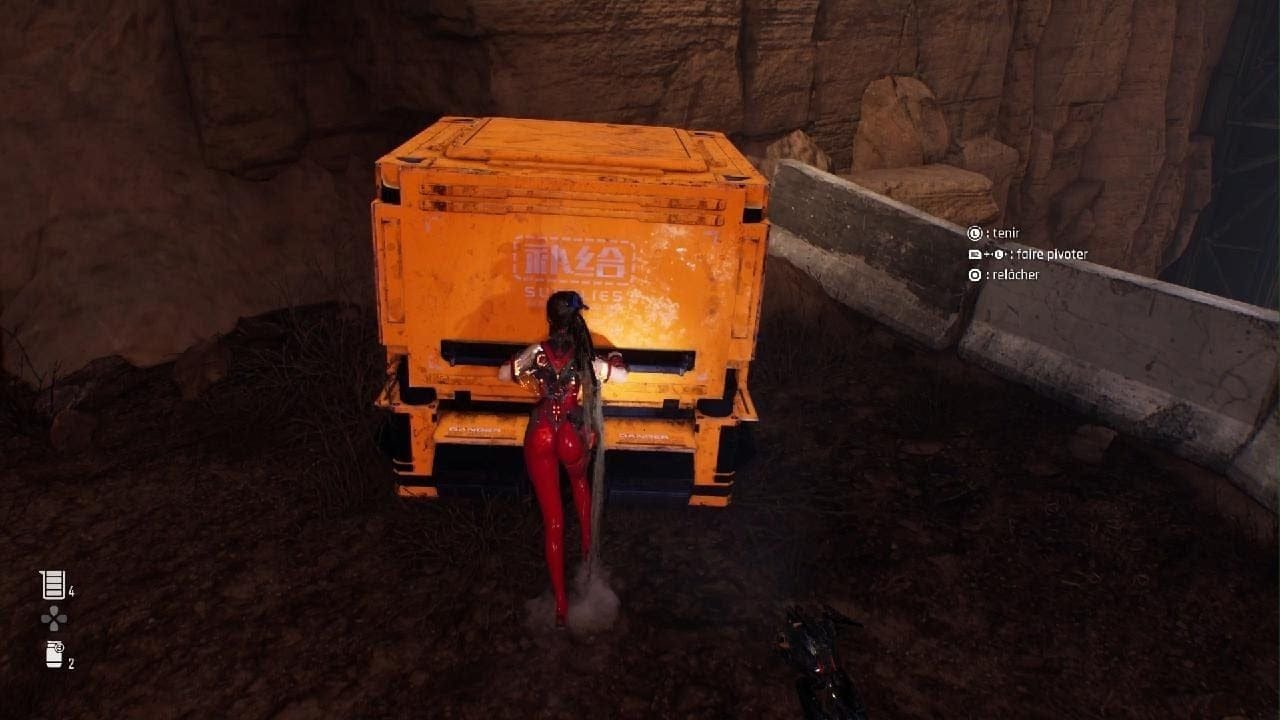
Task: Select the beaker-shaped potion item icon
Action: [x=52, y=585]
